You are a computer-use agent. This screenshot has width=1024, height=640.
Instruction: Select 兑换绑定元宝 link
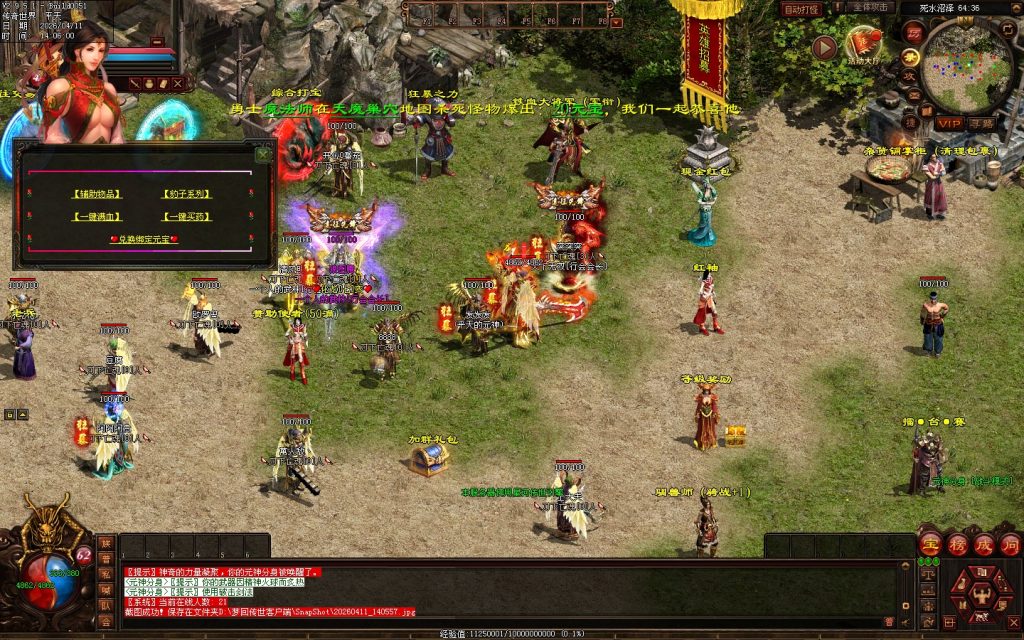143,240
